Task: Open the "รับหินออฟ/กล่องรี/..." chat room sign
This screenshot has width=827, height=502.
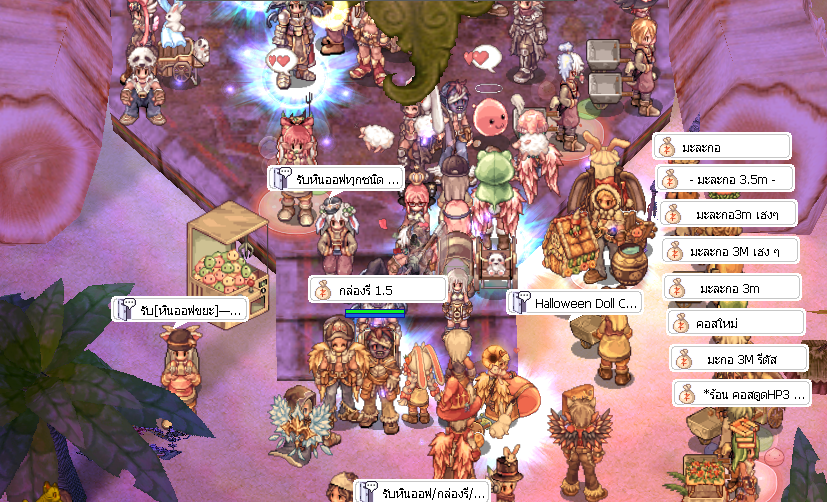Action: click(422, 491)
